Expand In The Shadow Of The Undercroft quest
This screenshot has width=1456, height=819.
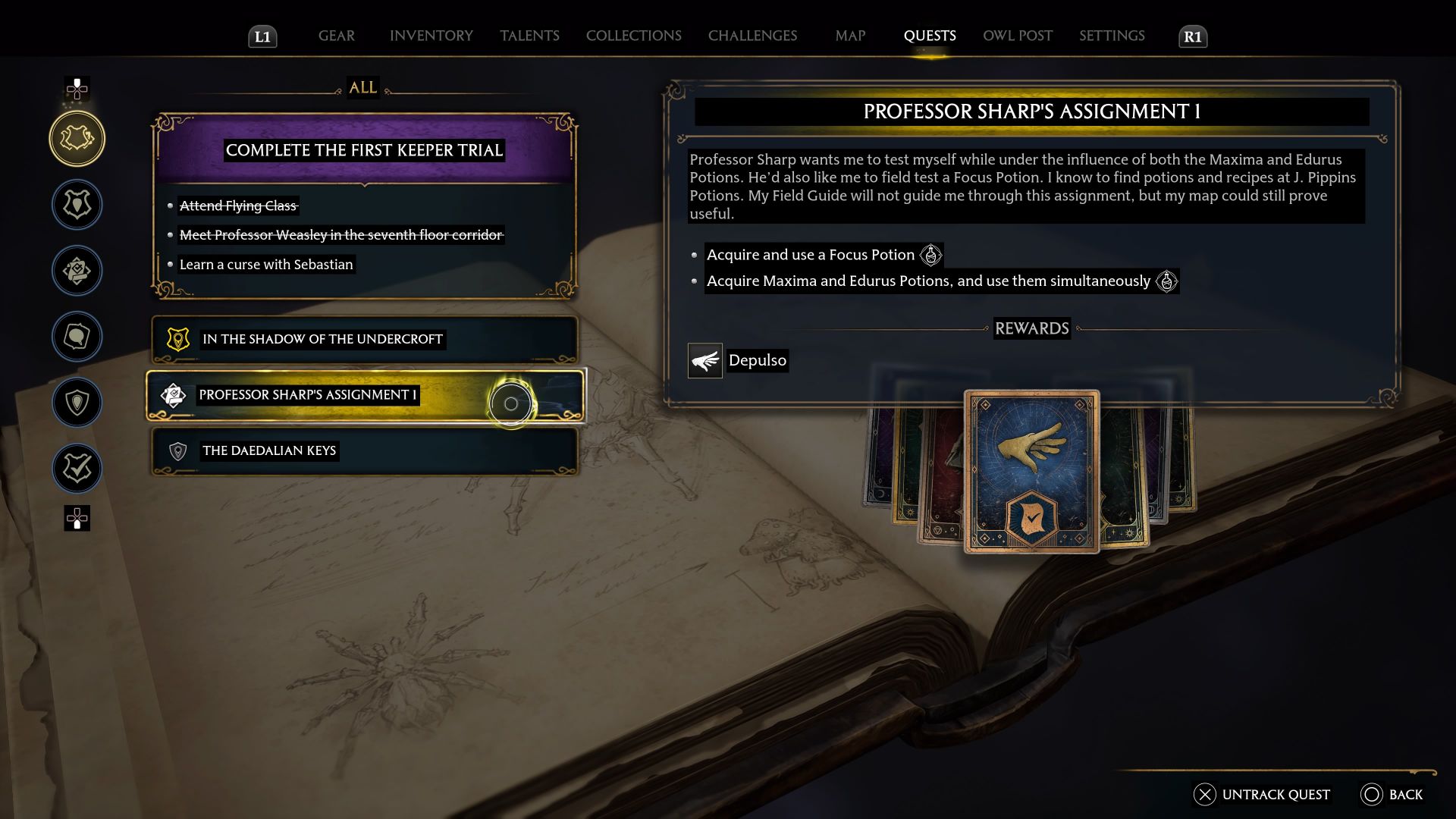pyautogui.click(x=363, y=339)
